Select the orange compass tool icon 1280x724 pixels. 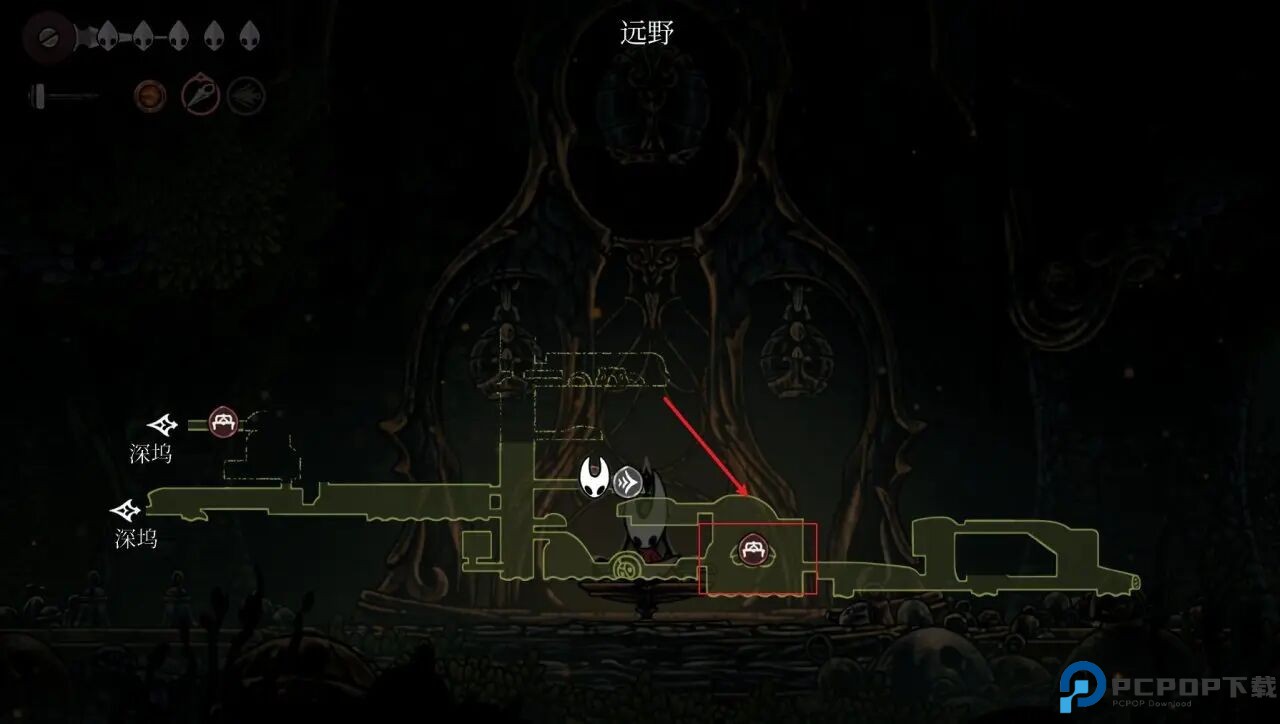click(x=148, y=94)
